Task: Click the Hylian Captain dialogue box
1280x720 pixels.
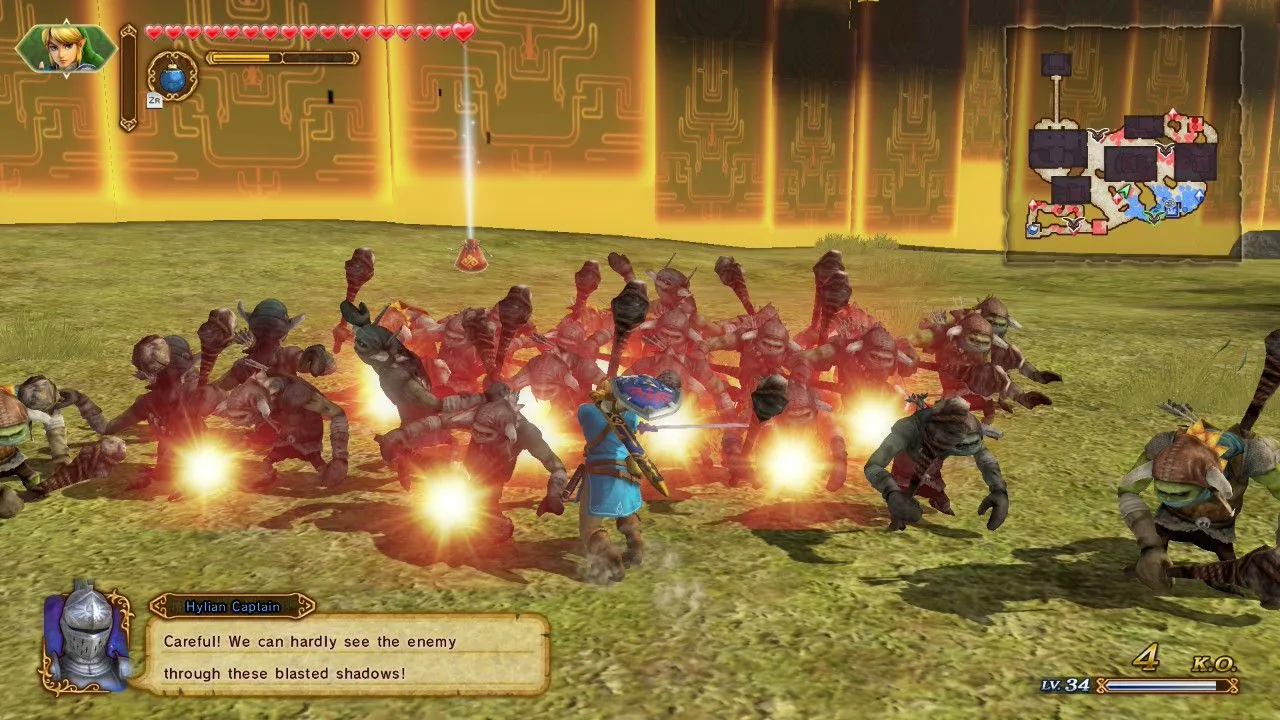Action: (343, 656)
